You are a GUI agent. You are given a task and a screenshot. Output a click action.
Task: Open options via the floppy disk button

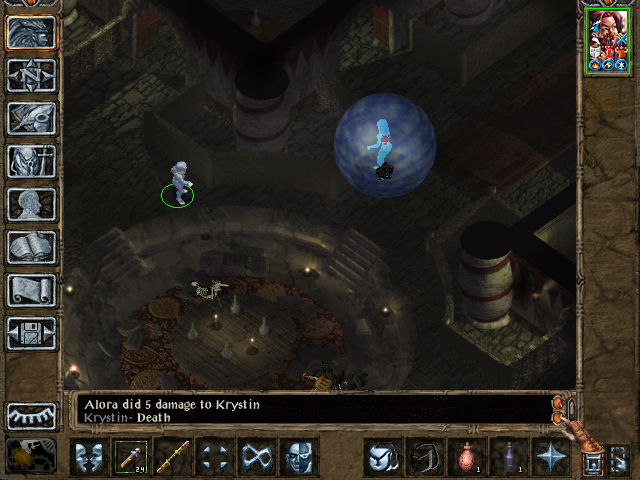(32, 333)
